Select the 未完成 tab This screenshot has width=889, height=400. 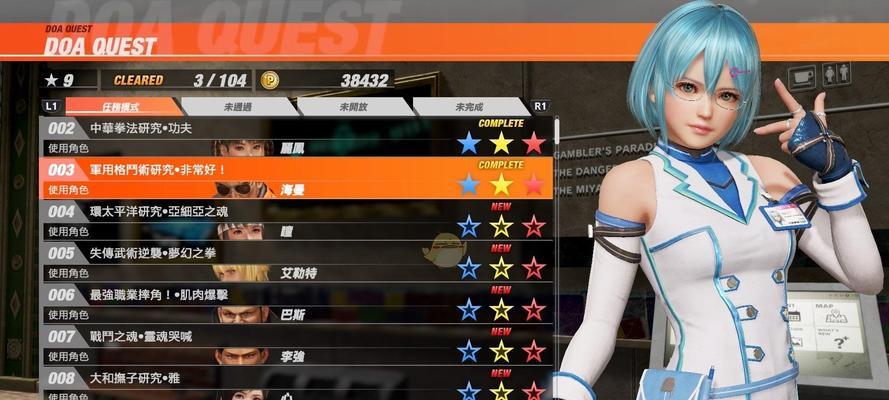coord(470,106)
